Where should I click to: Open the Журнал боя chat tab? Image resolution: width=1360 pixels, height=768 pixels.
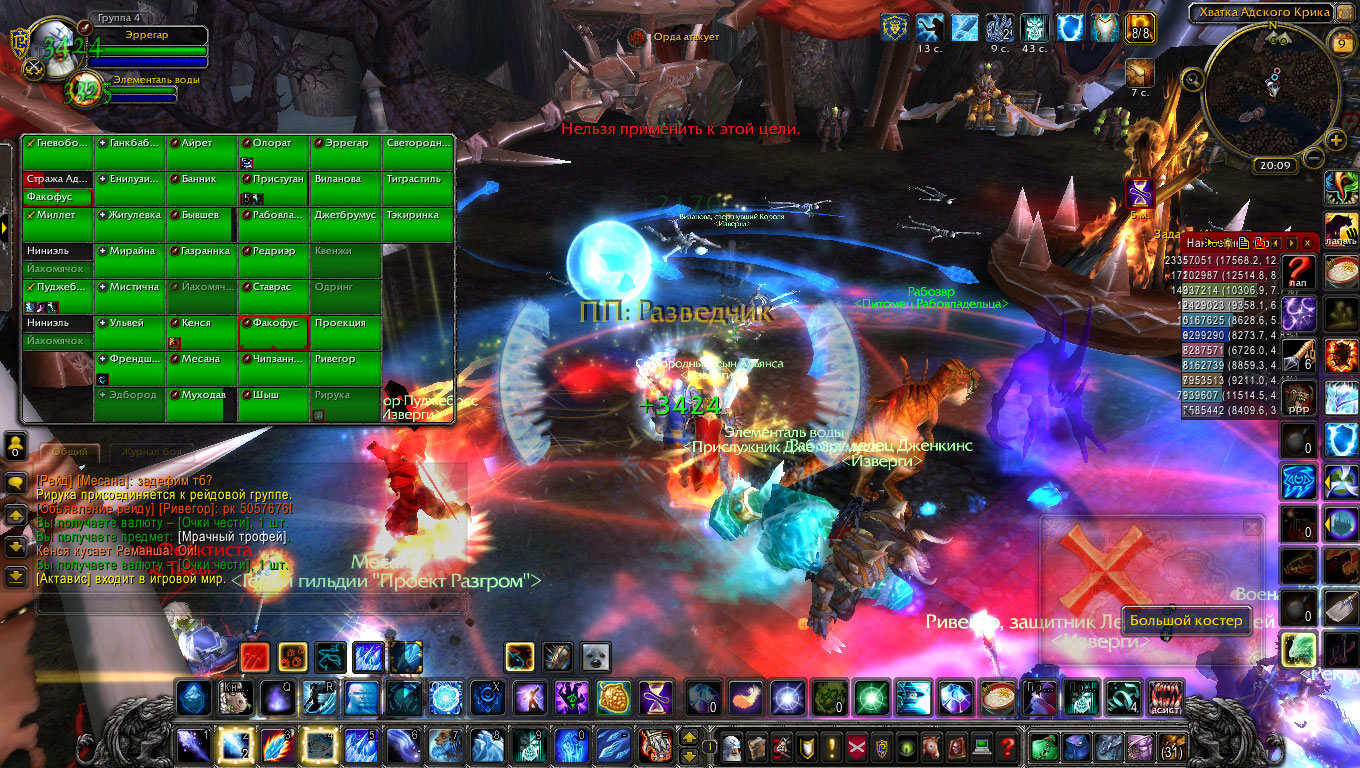pyautogui.click(x=151, y=452)
